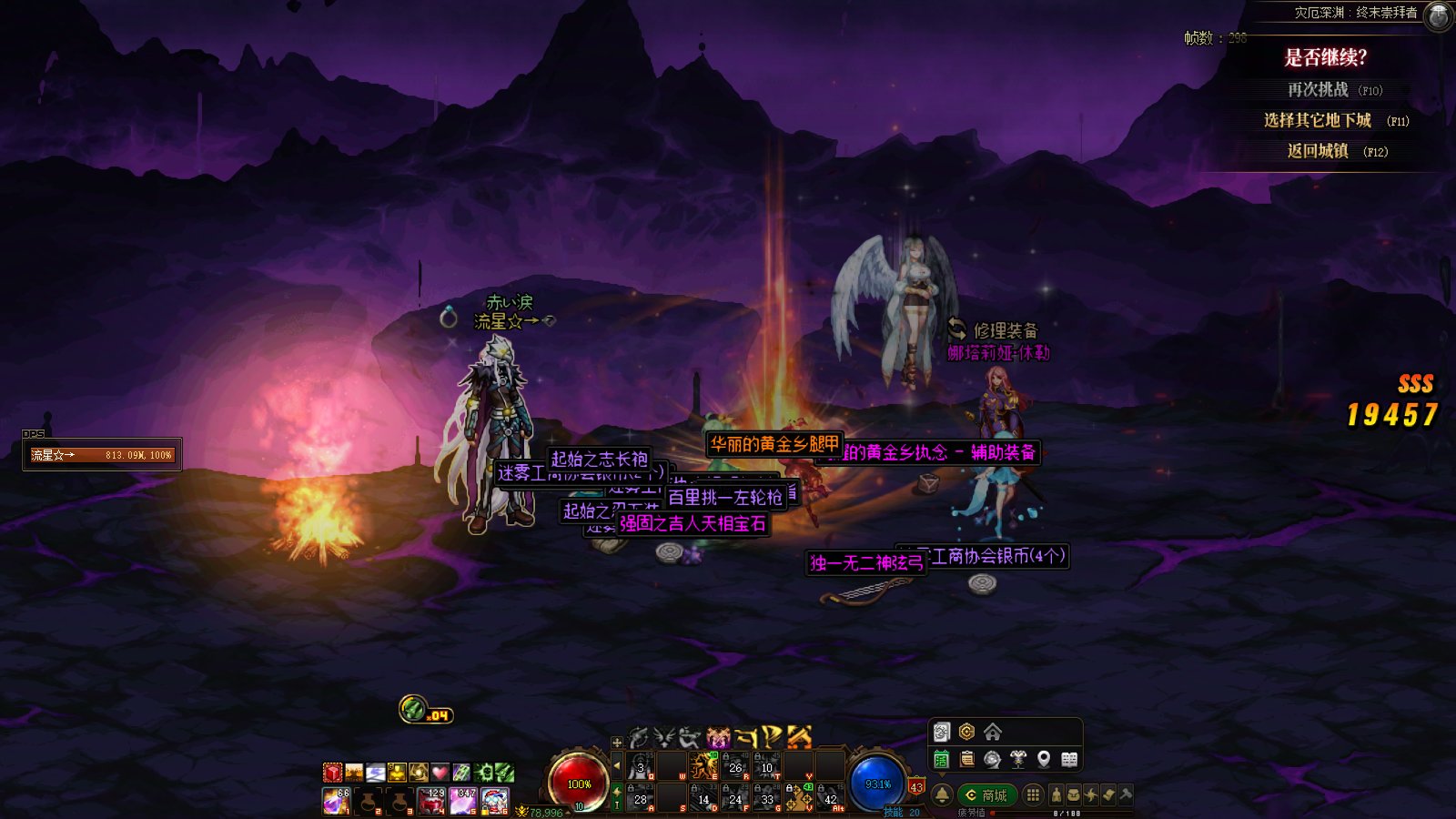This screenshot has width=1456, height=819.
Task: Open the character silhouette icon
Action: (1057, 795)
